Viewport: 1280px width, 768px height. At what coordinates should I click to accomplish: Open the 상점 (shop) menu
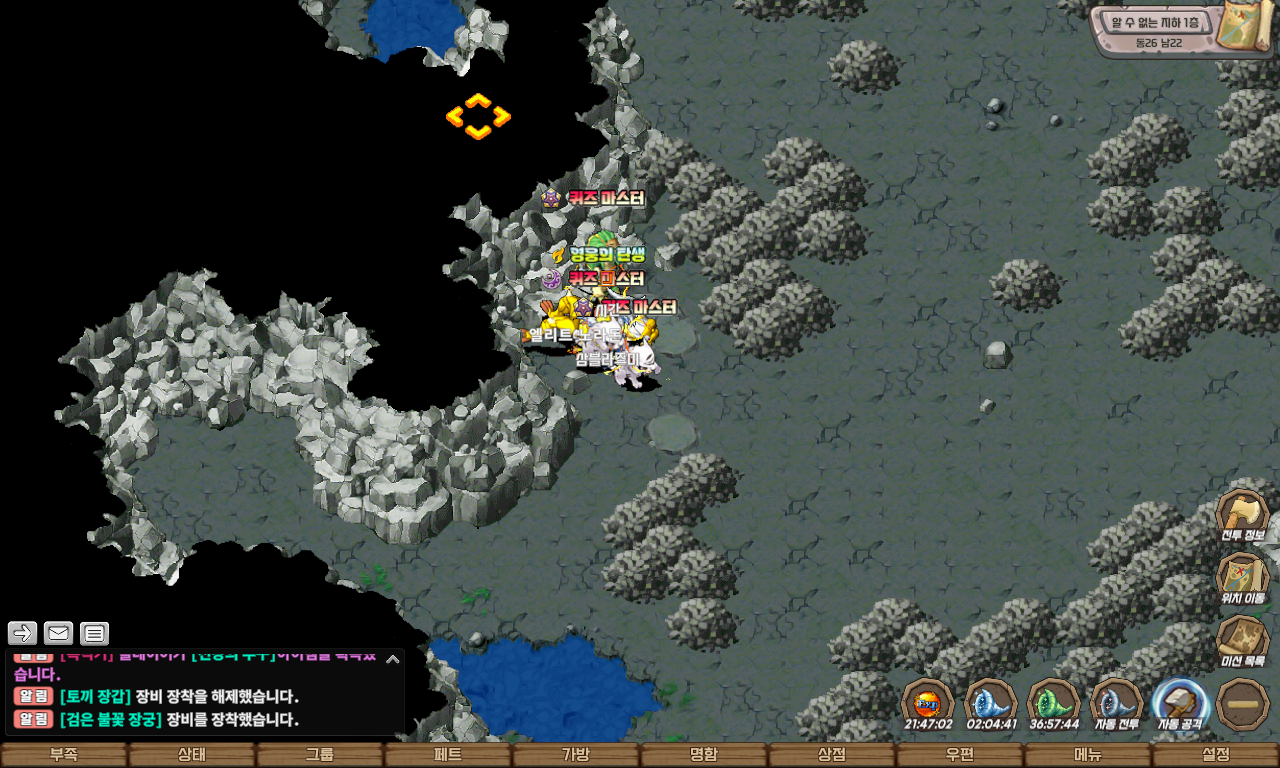pos(832,755)
